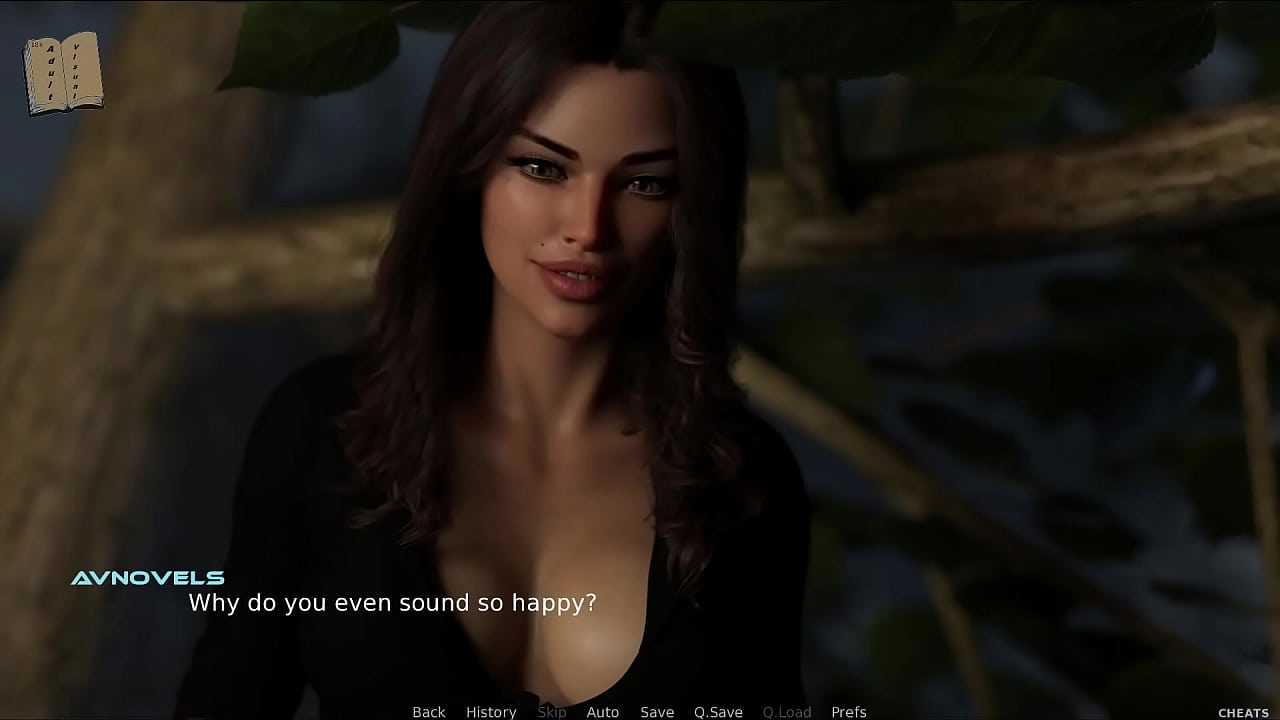
Task: Quick save with Q.Save
Action: pos(718,712)
